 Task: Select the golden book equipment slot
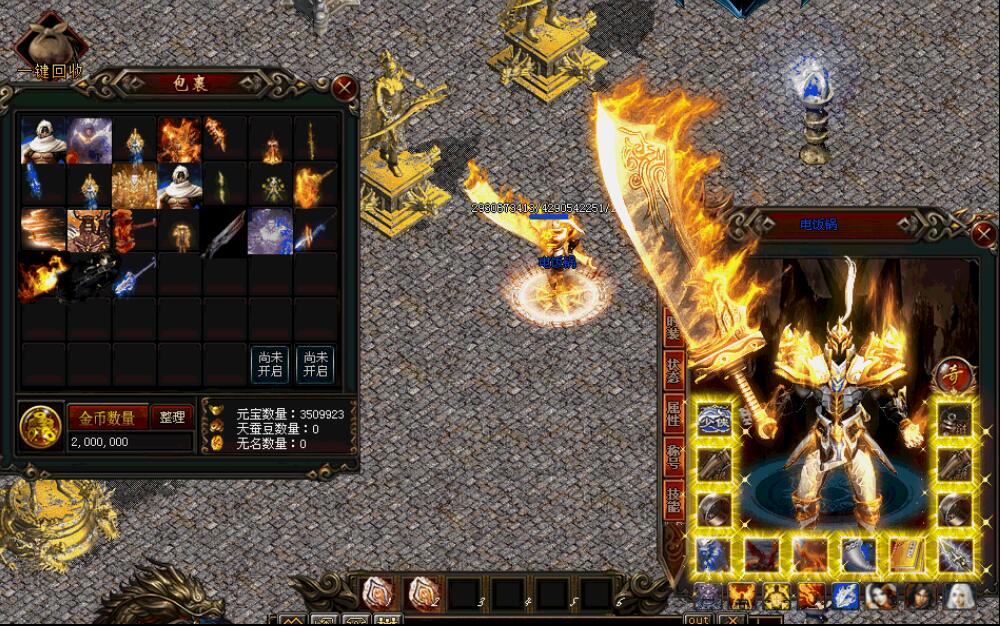click(x=906, y=555)
